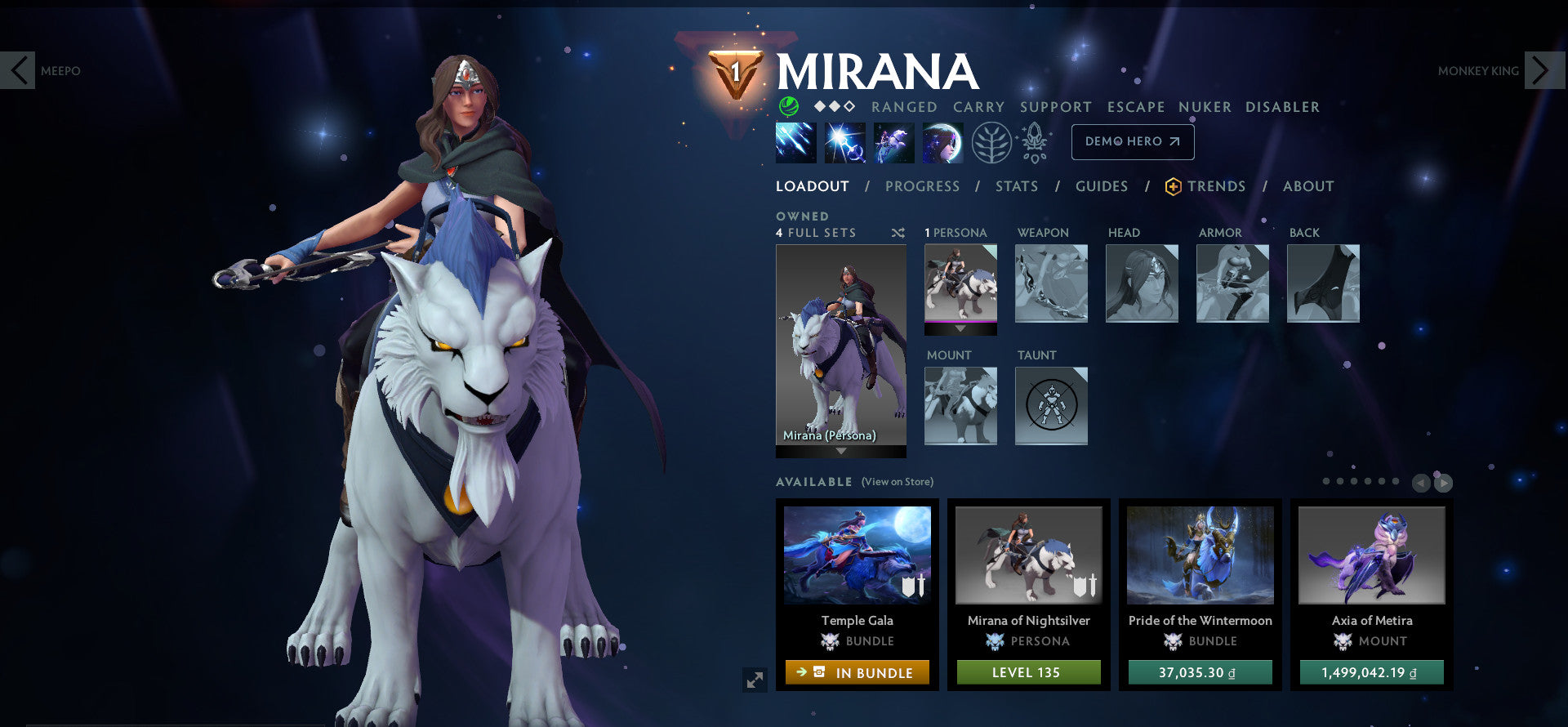The image size is (1568, 727).
Task: Open the Stats tab
Action: click(1016, 186)
